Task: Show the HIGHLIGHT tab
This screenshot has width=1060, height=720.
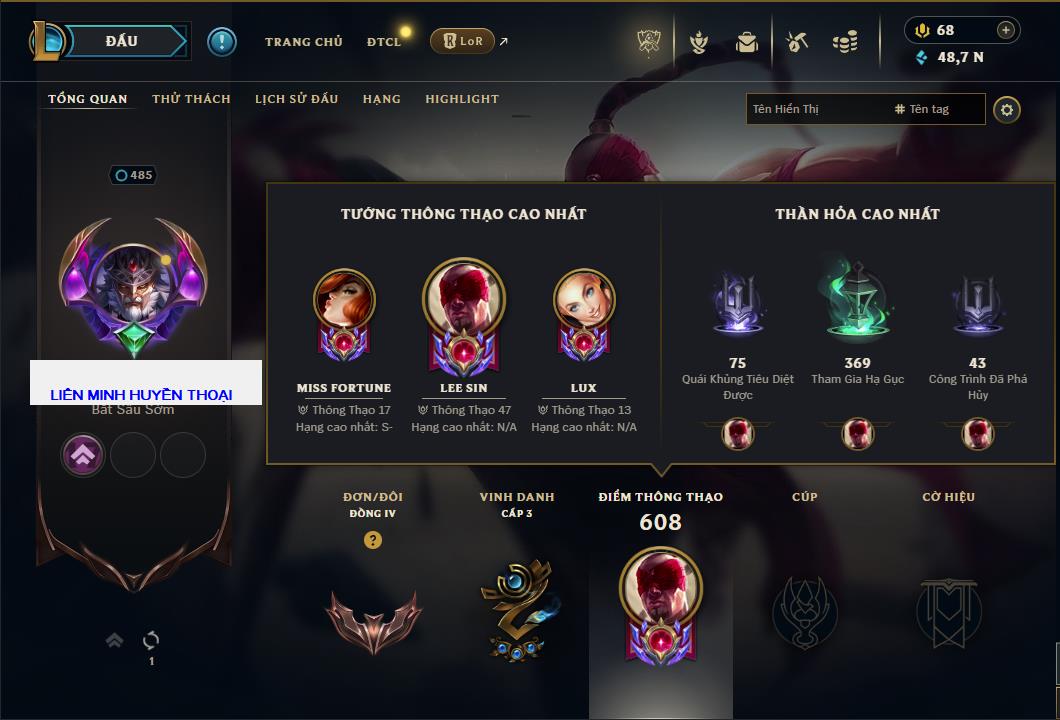Action: 461,99
